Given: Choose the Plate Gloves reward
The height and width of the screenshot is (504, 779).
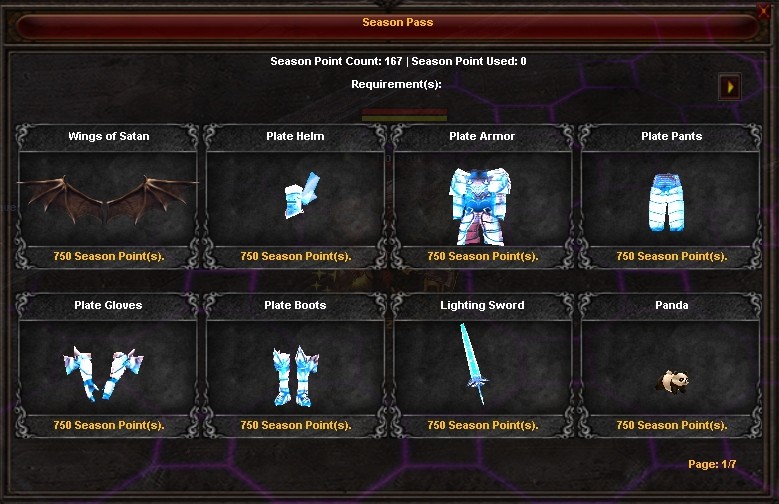Looking at the screenshot, I should click(x=108, y=367).
